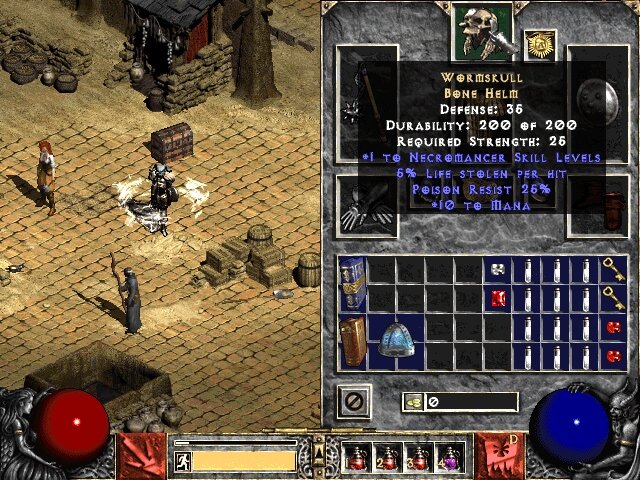Toggle the run/walk button
The width and height of the screenshot is (640, 480).
[182, 460]
